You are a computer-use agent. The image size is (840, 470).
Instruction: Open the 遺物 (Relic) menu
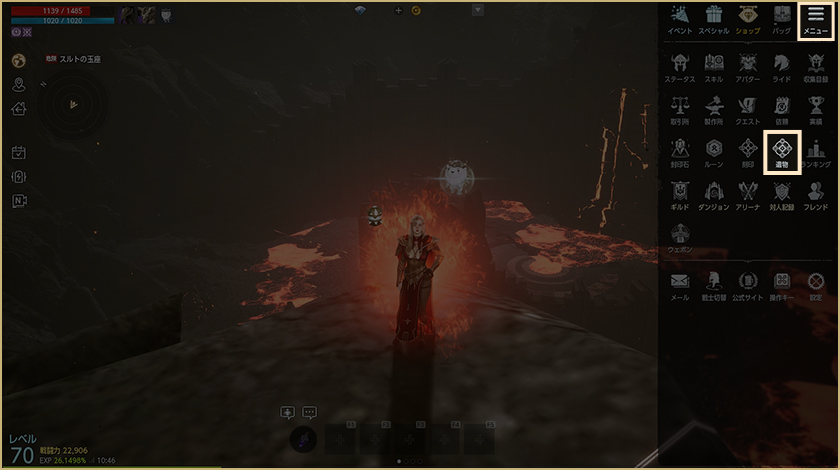pyautogui.click(x=781, y=152)
